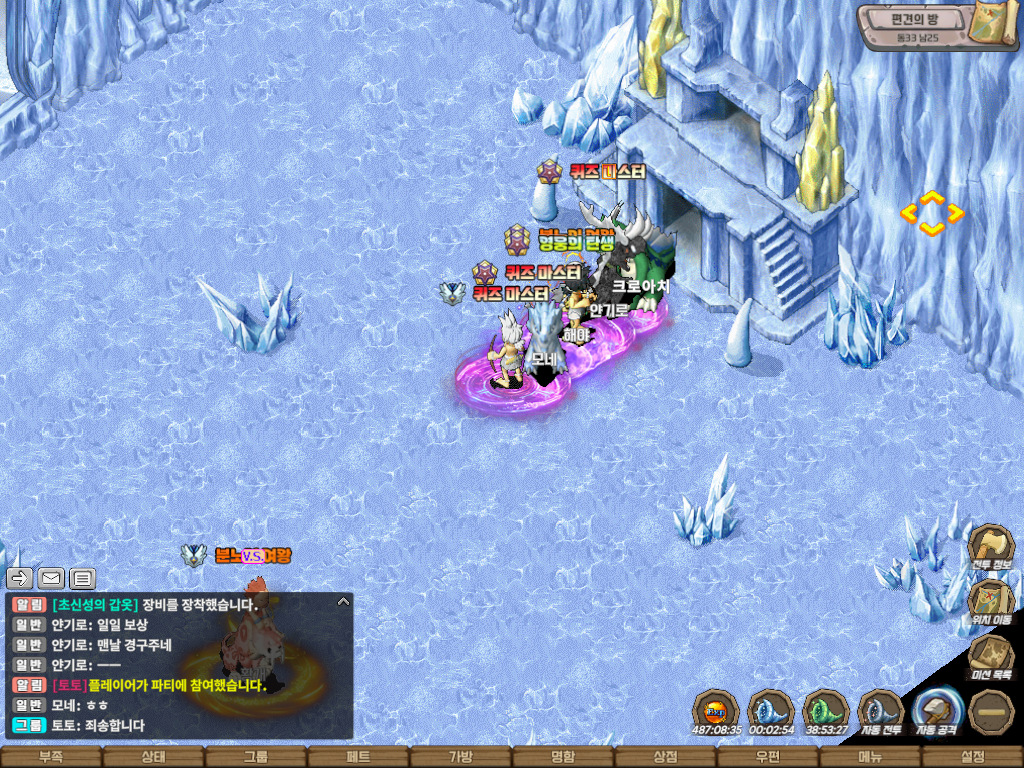Open the 부족 (tribe) menu tab

click(x=51, y=757)
